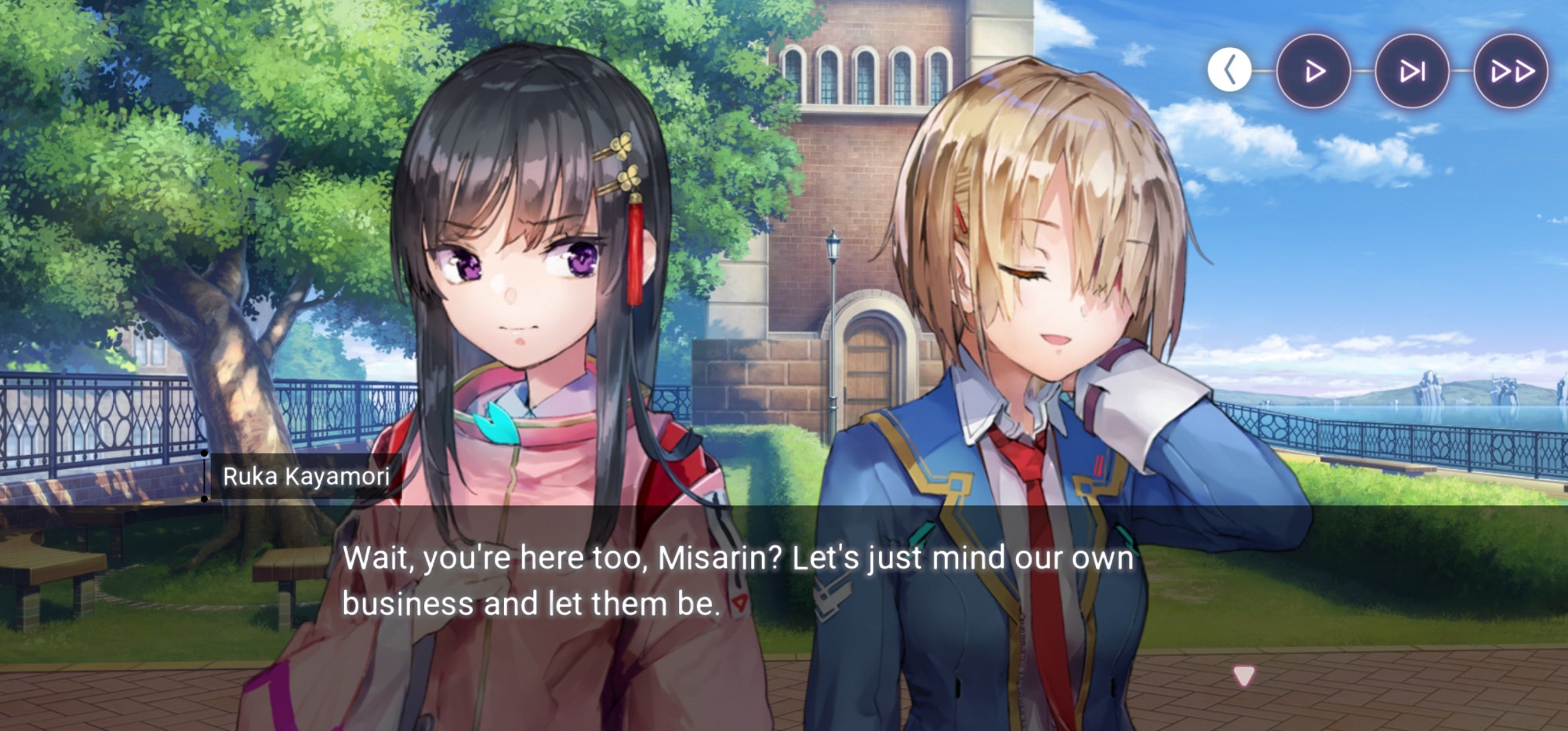Start auto-play with the play triangle button

tap(1314, 71)
